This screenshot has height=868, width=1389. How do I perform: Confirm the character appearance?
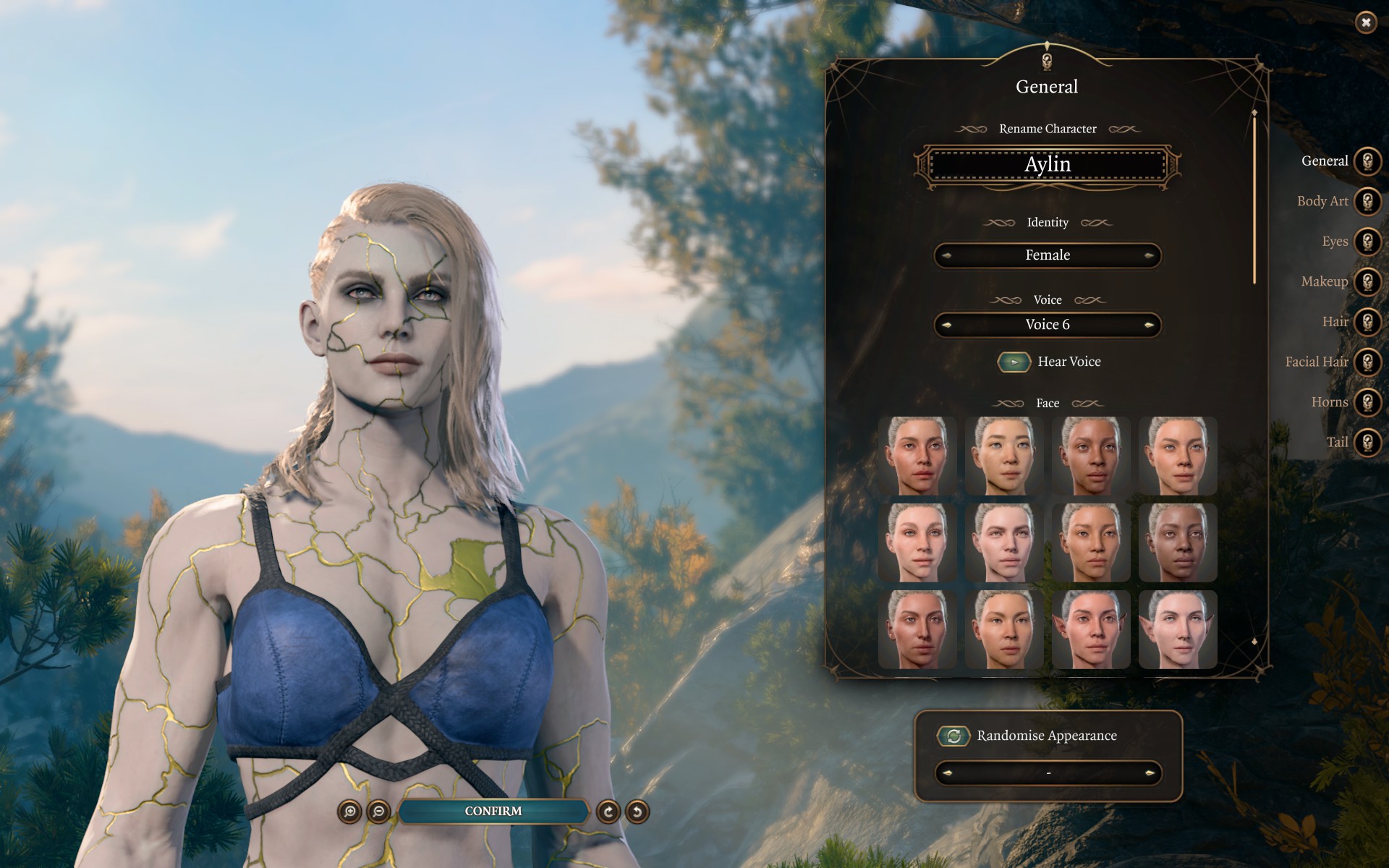click(x=493, y=812)
